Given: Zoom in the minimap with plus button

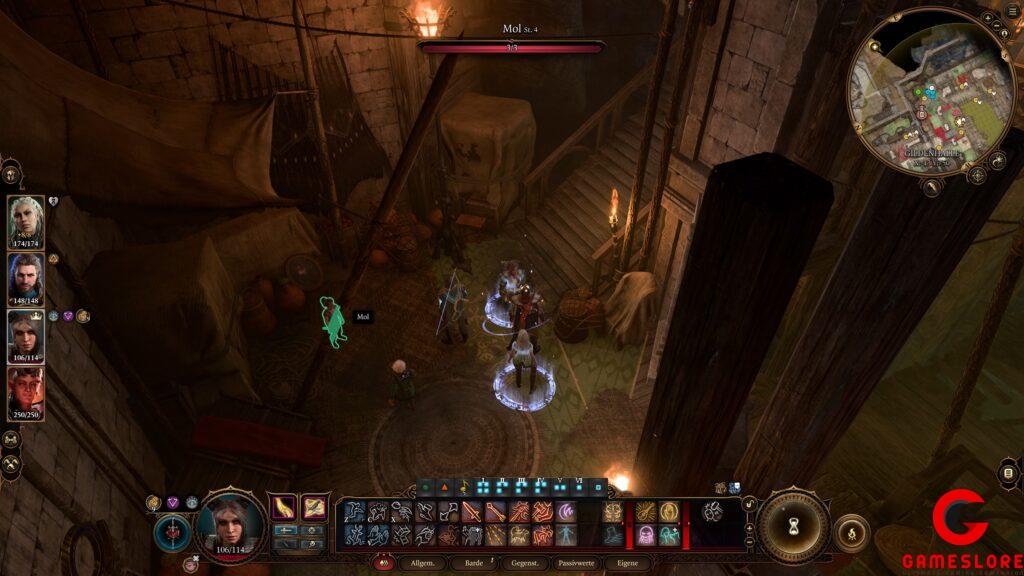Looking at the screenshot, I should (x=988, y=19).
